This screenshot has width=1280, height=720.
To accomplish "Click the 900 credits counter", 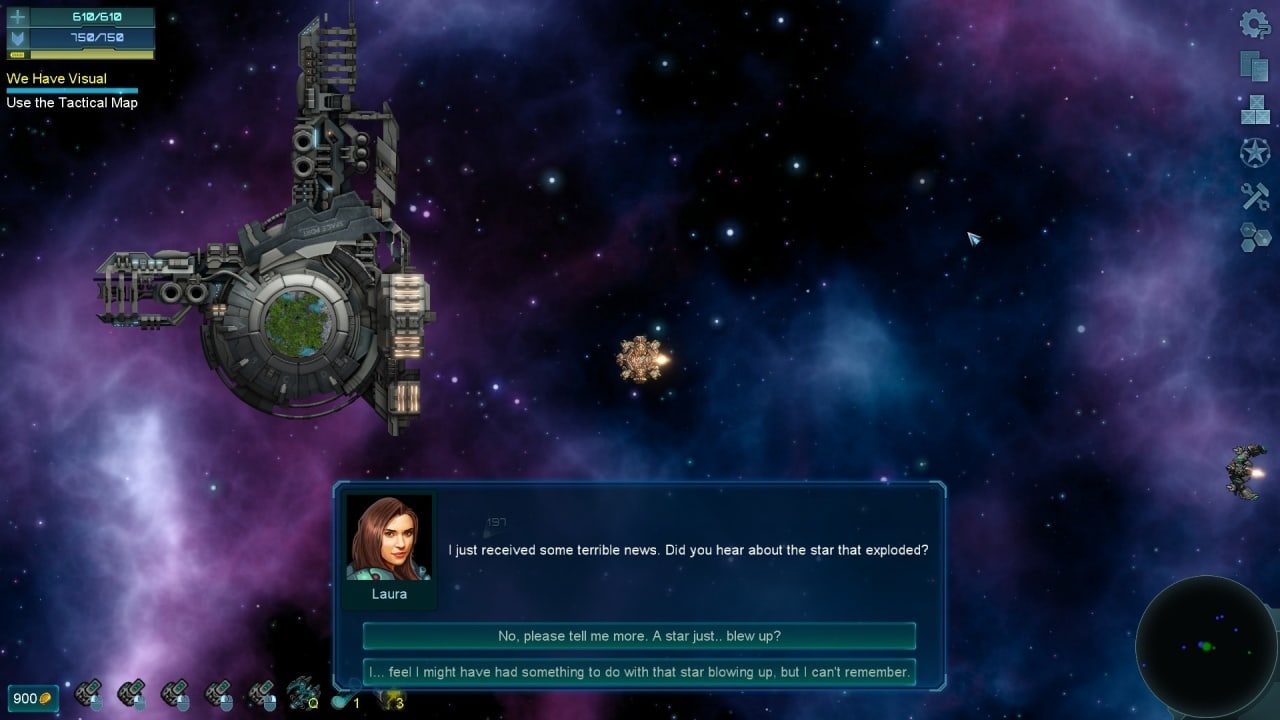I will click(33, 698).
